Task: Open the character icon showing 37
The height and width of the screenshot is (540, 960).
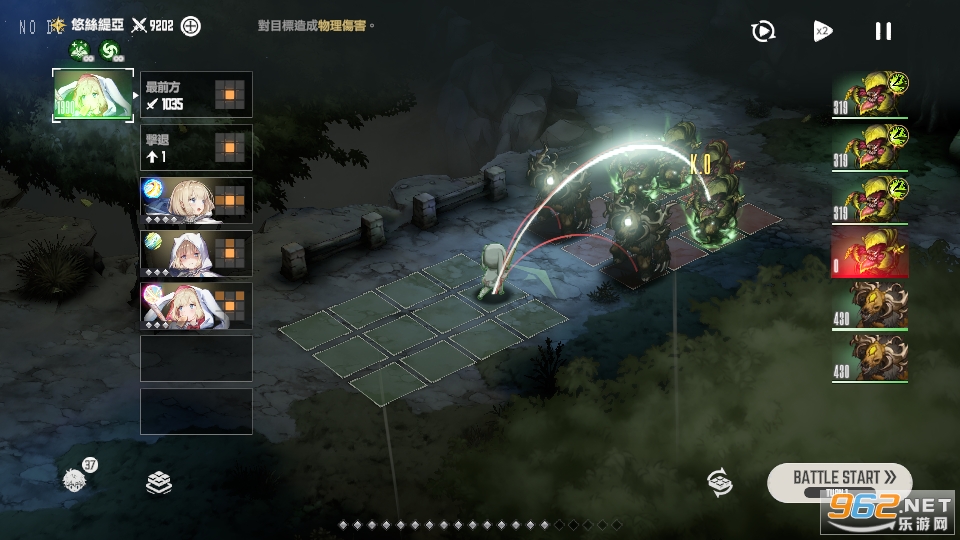Action: pyautogui.click(x=75, y=479)
